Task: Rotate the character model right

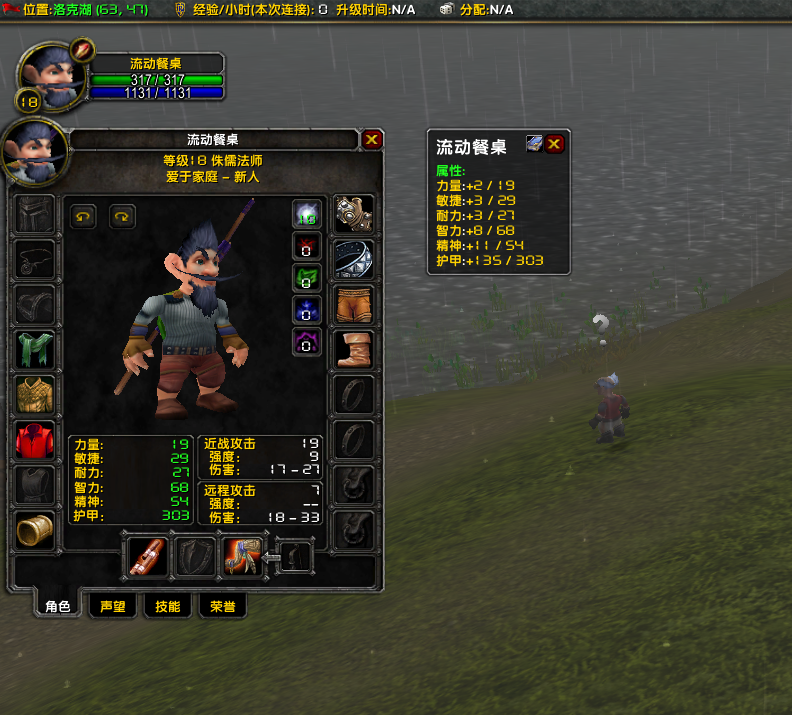Action: [122, 215]
